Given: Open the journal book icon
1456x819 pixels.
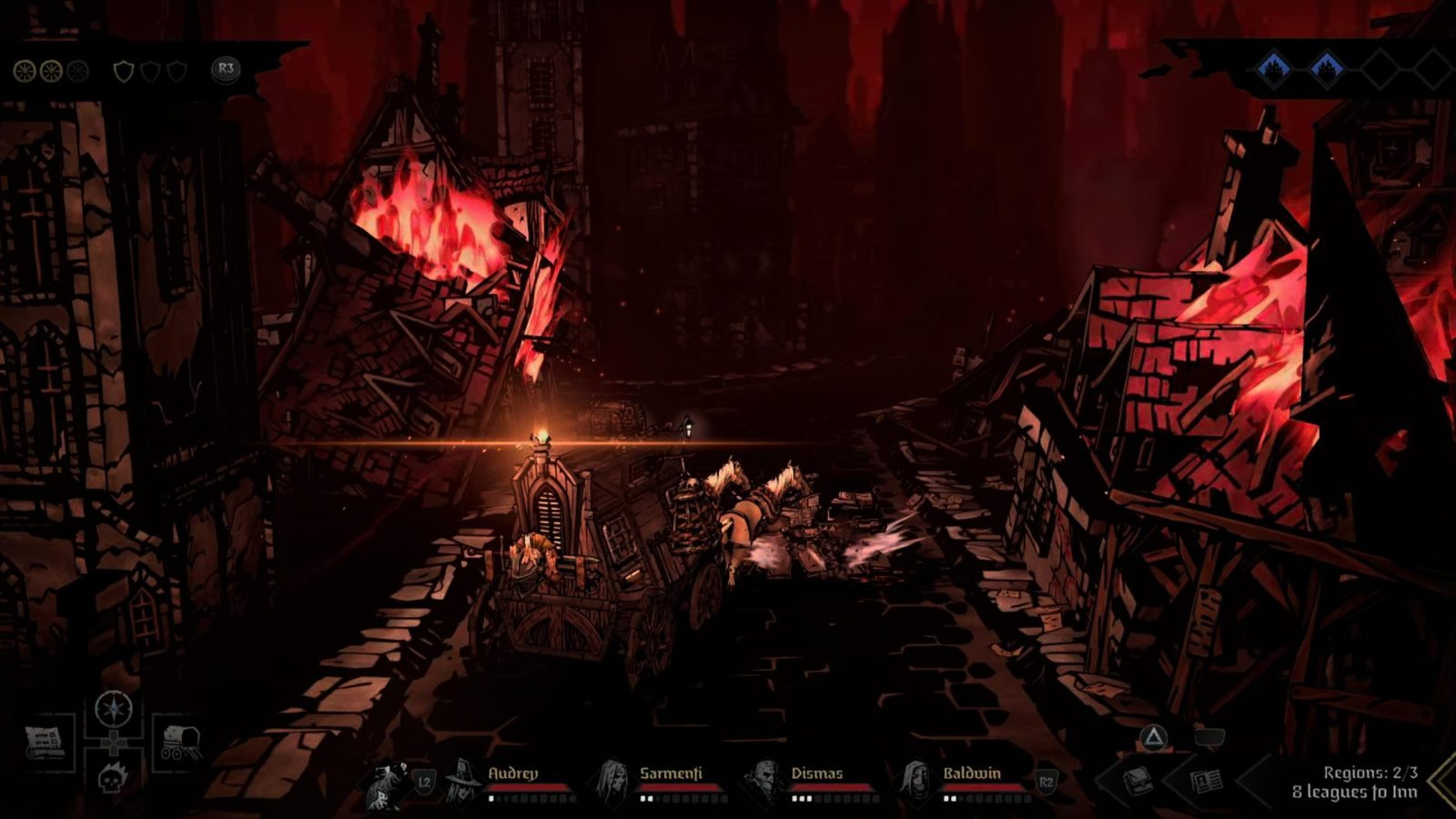Looking at the screenshot, I should click(x=1208, y=780).
